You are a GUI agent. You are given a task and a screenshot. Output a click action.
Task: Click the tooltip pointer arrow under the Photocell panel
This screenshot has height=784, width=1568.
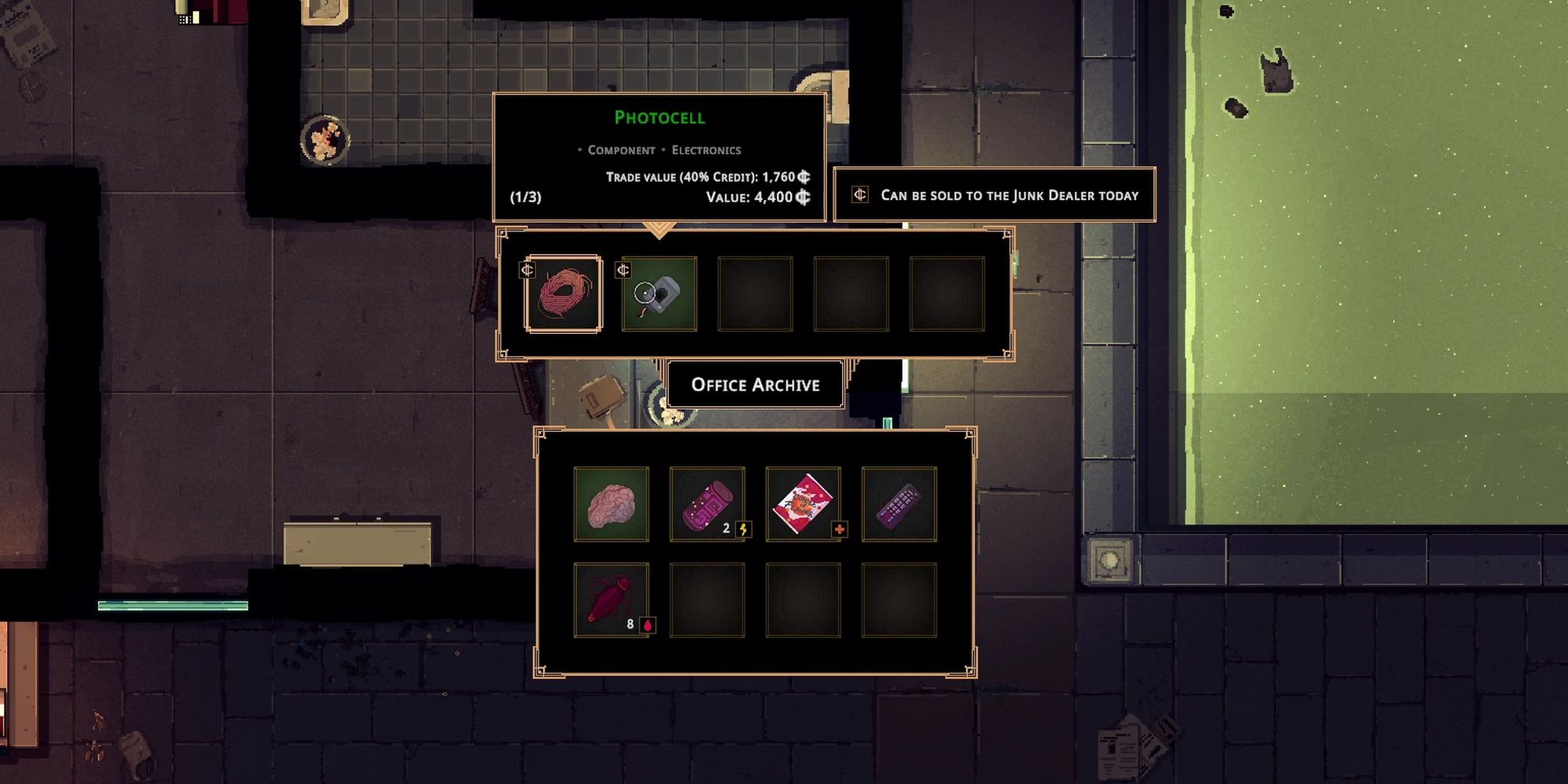pos(659,227)
